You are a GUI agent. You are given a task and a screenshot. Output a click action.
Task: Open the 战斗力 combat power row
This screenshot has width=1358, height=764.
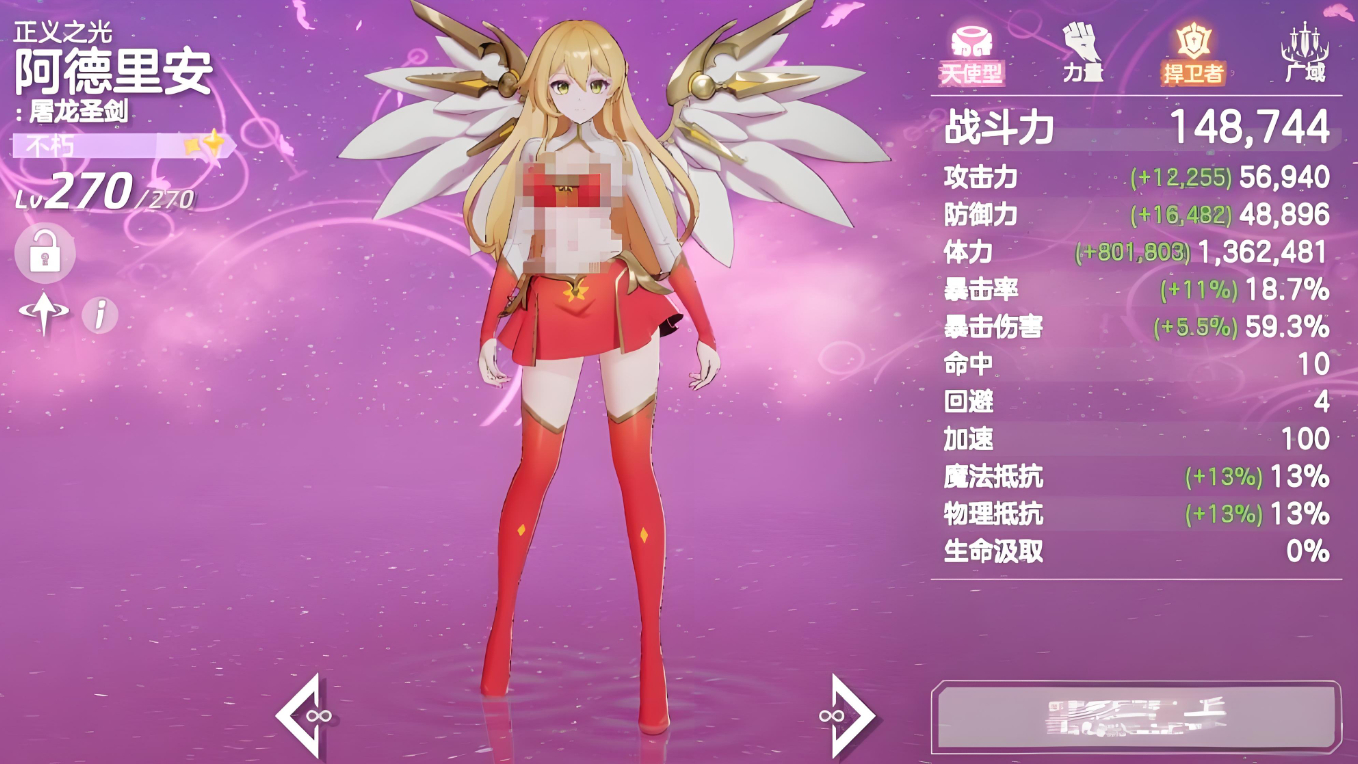click(x=1136, y=127)
